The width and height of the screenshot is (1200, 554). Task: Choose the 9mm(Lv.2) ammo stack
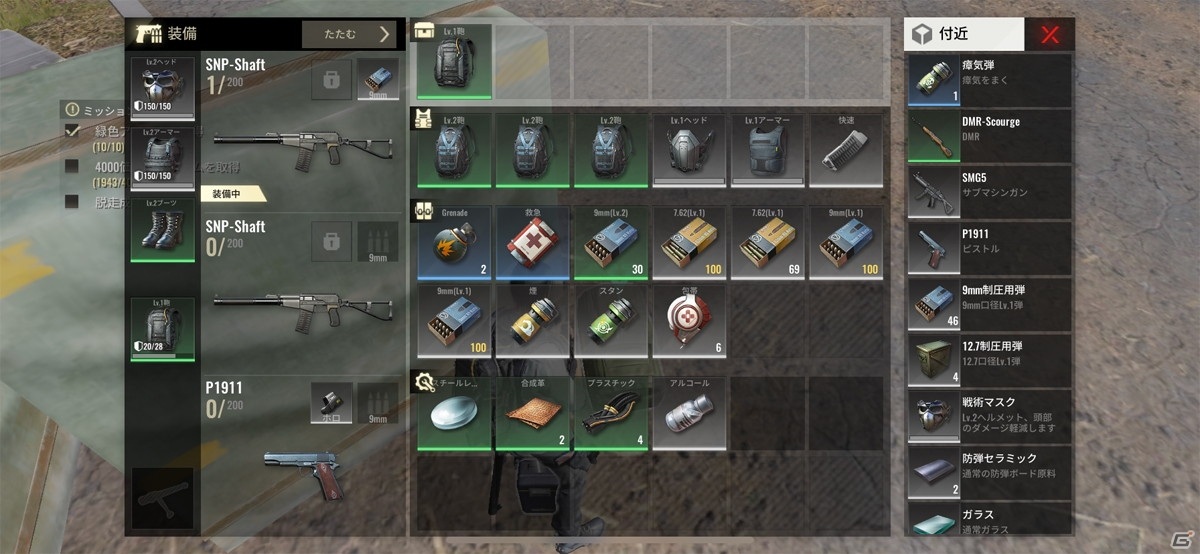point(612,242)
